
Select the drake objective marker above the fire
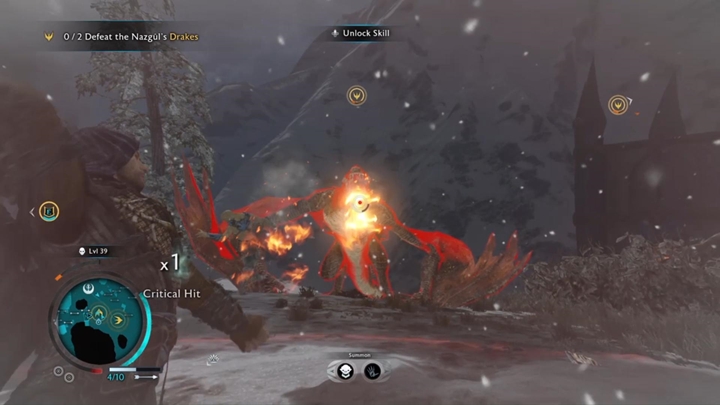click(356, 96)
